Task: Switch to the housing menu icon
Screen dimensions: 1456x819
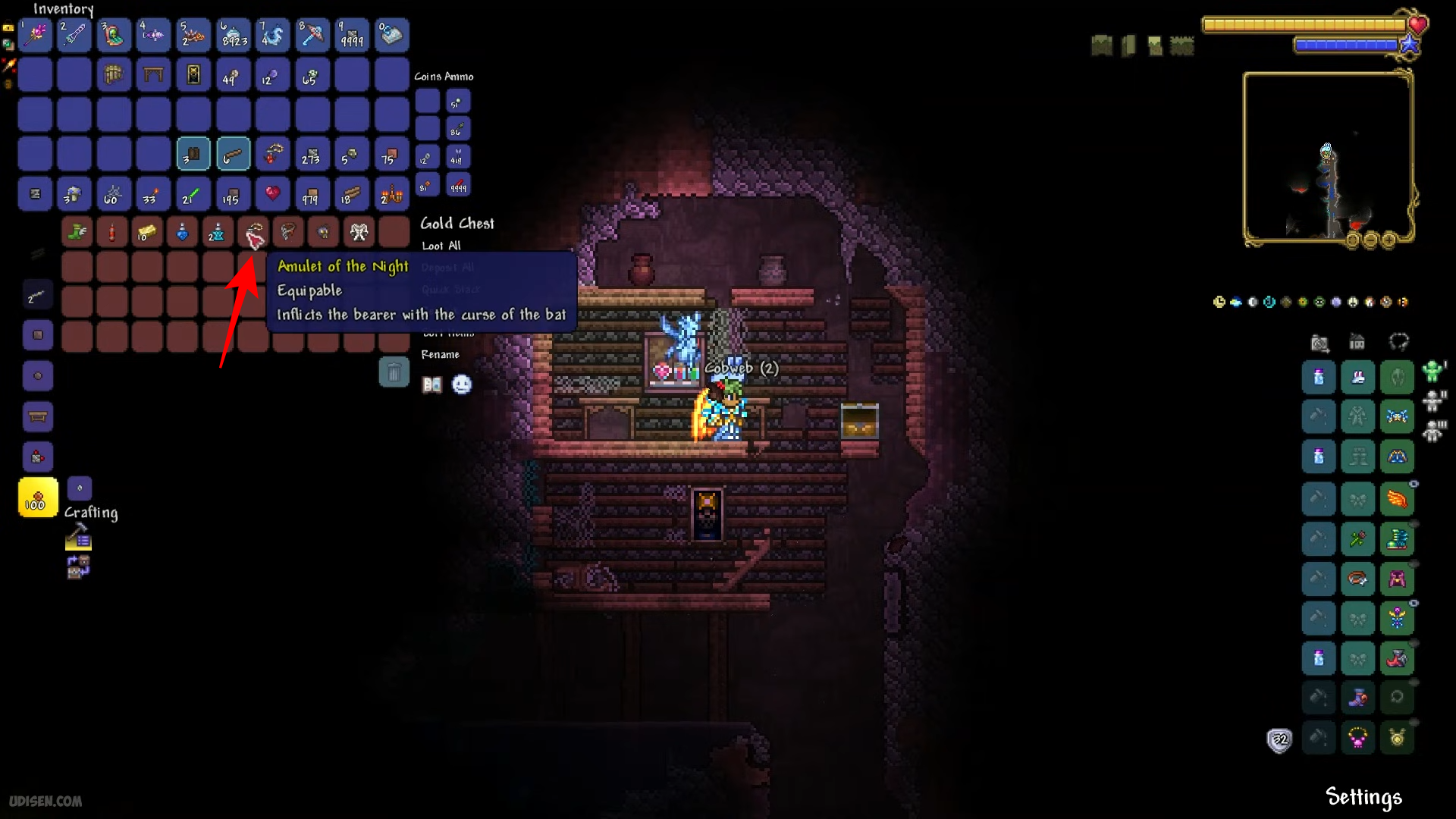Action: [x=1357, y=343]
